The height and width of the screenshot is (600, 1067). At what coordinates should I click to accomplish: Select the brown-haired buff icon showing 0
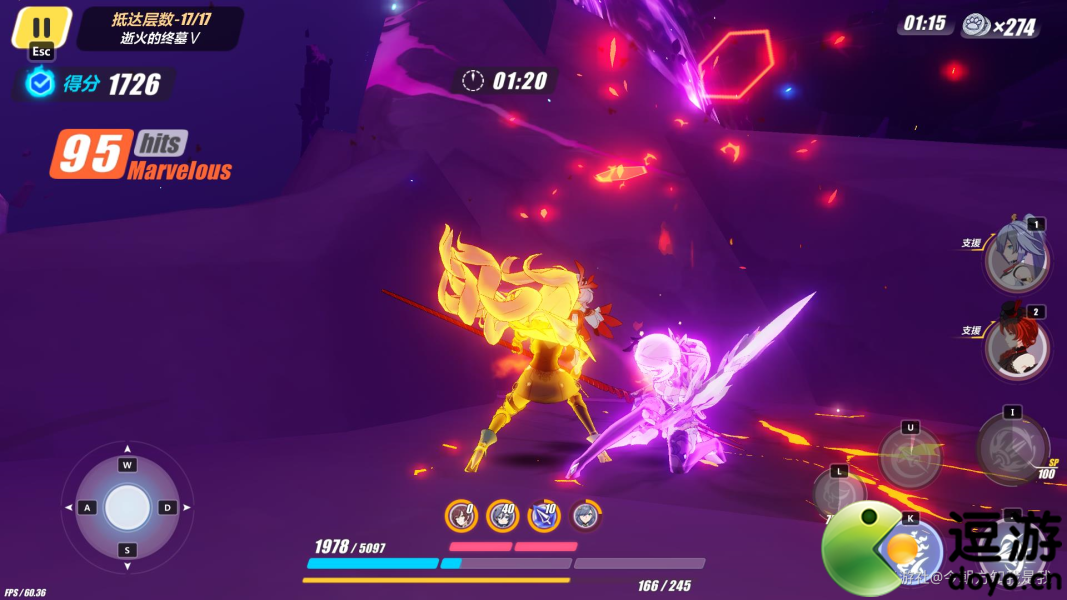(461, 515)
